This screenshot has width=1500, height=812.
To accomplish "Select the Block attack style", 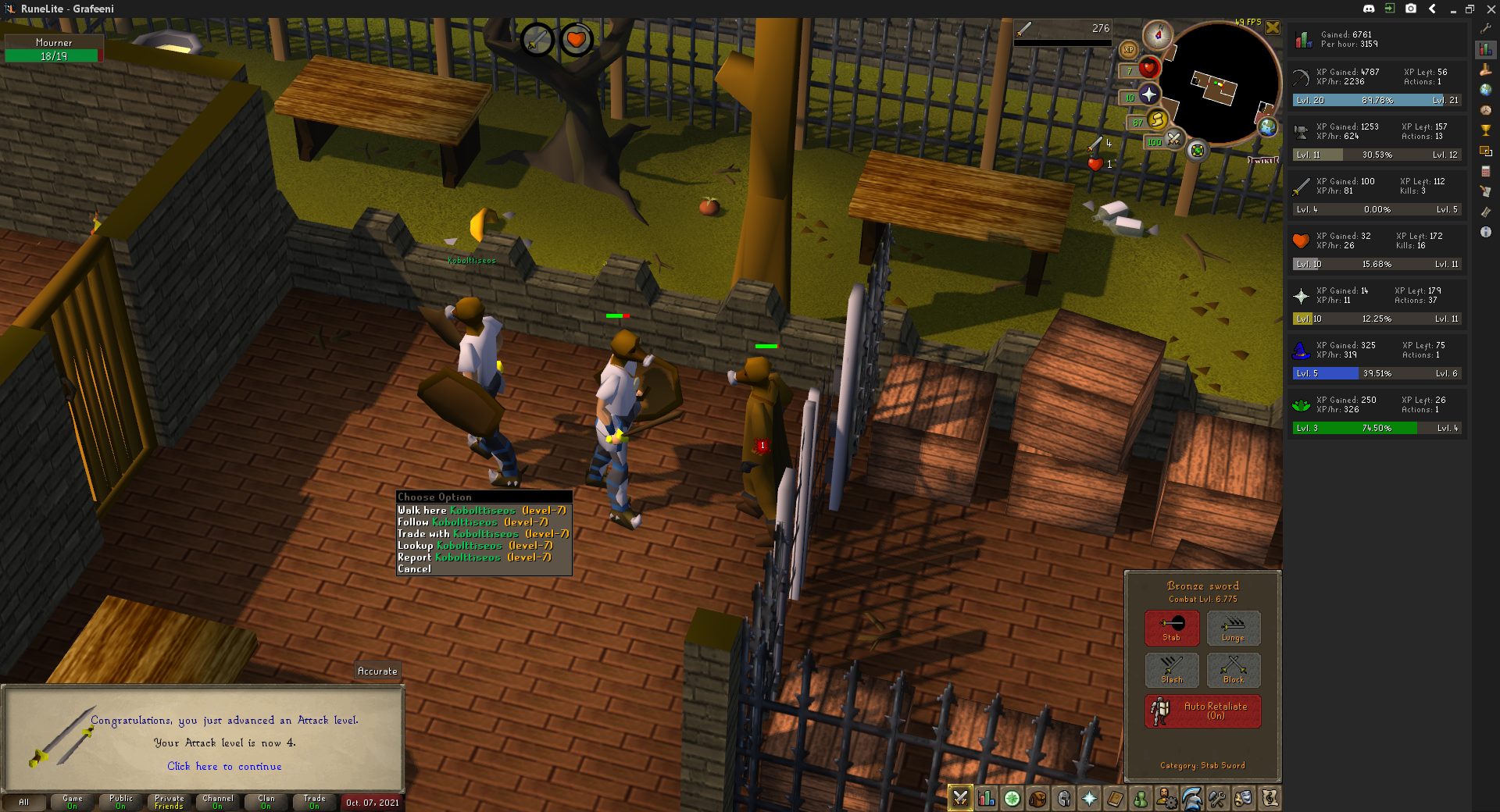I will (x=1233, y=670).
